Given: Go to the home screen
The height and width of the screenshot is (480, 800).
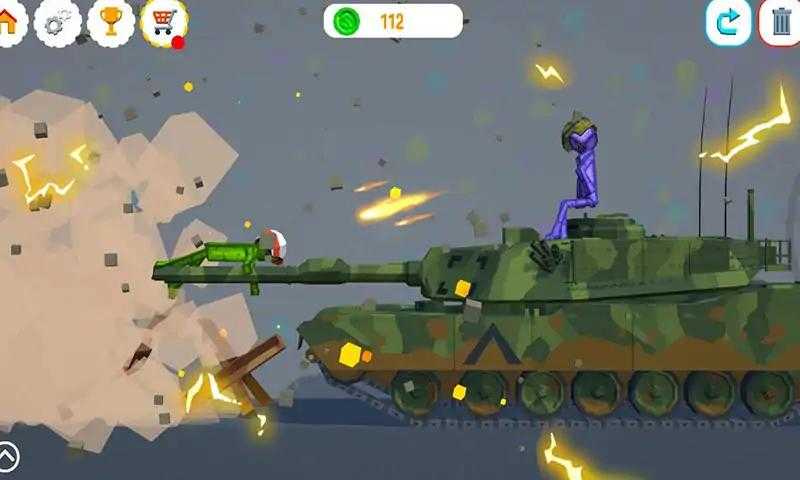Looking at the screenshot, I should click(x=9, y=22).
